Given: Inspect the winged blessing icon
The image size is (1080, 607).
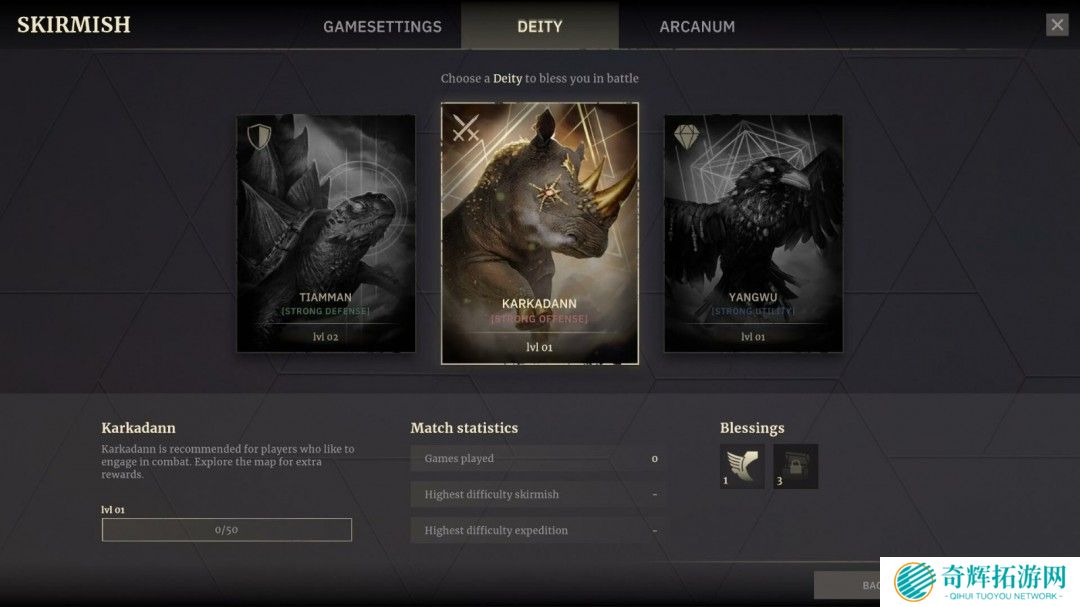Looking at the screenshot, I should click(x=742, y=466).
